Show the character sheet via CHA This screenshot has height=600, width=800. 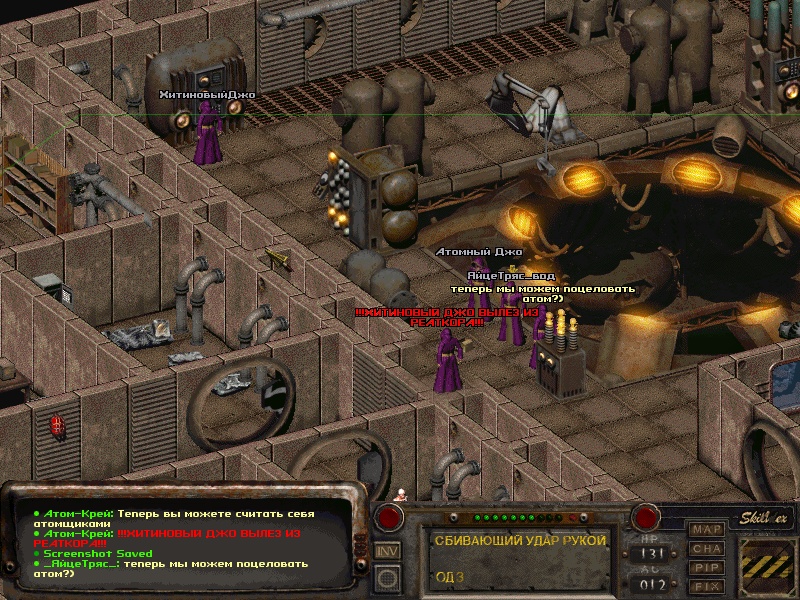click(707, 548)
